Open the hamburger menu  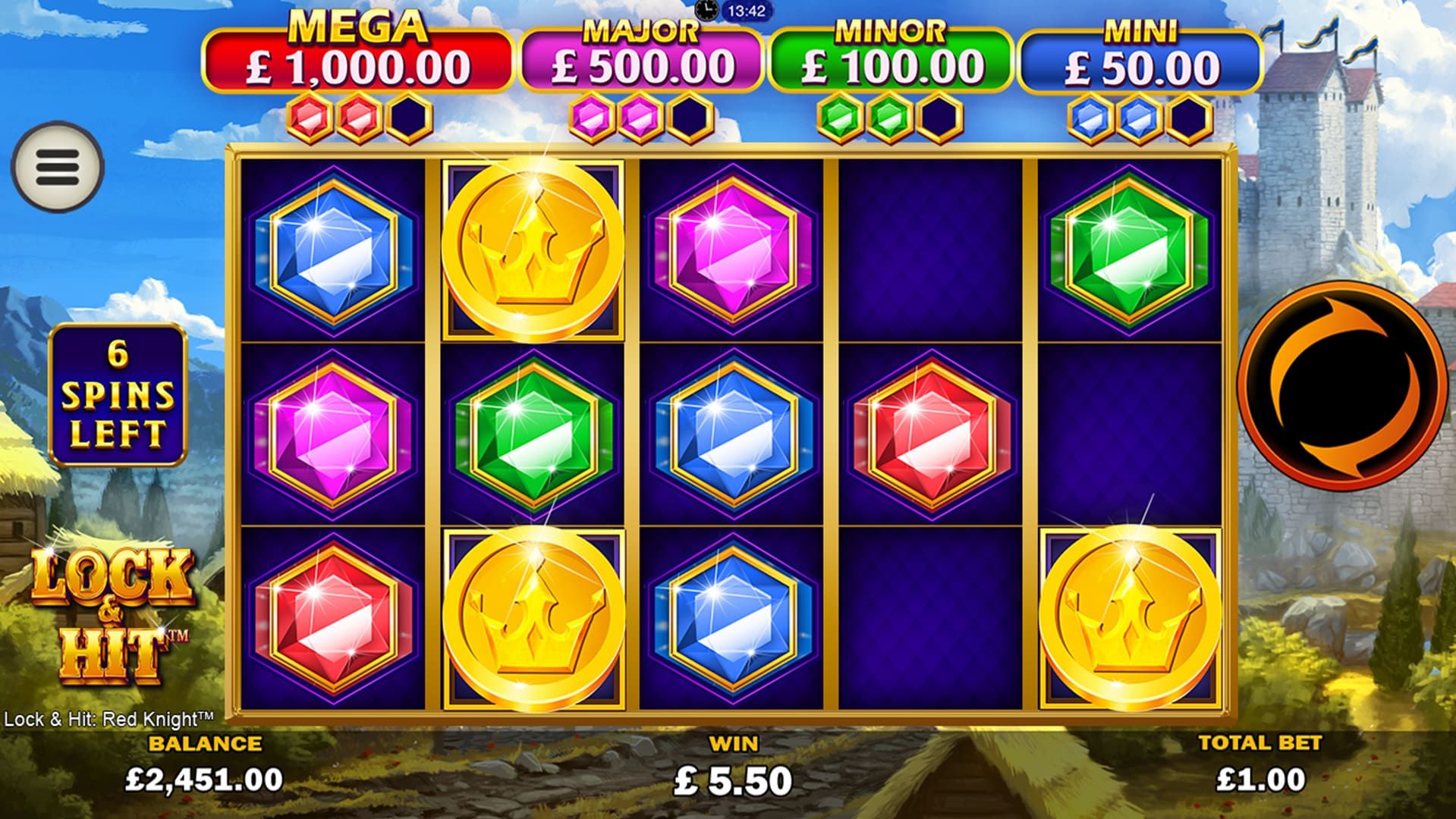pos(57,166)
